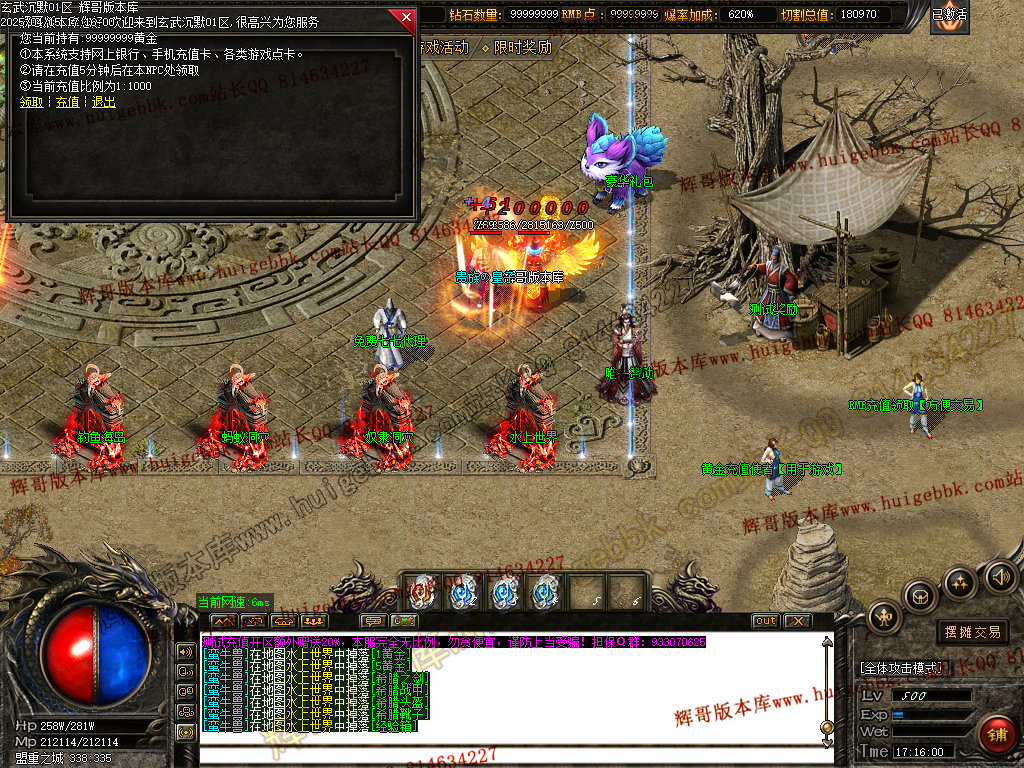Close the recharge NPC dialog
Screen dimensions: 1024x768
click(x=405, y=18)
